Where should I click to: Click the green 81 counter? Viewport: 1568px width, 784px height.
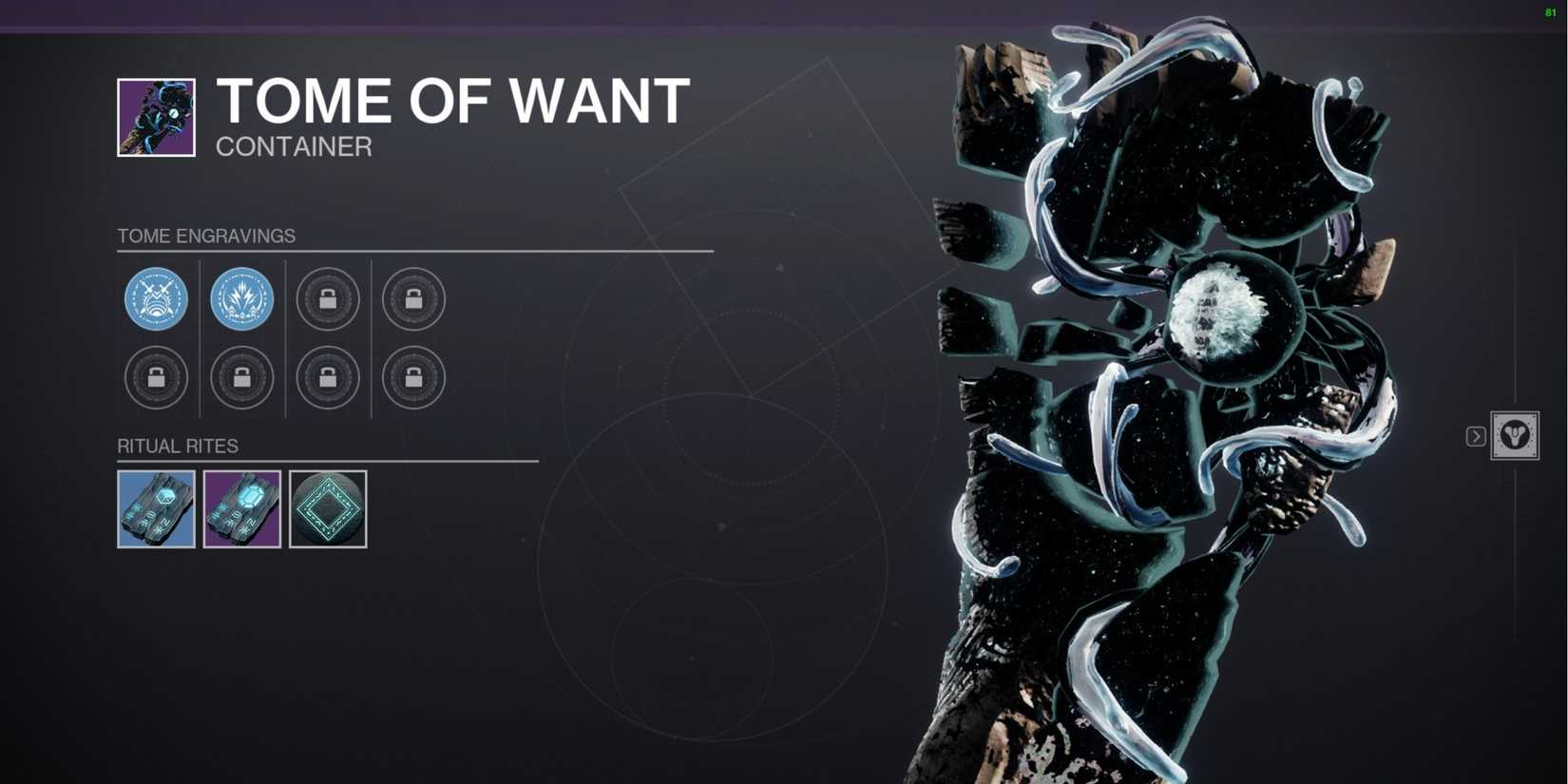click(x=1550, y=13)
